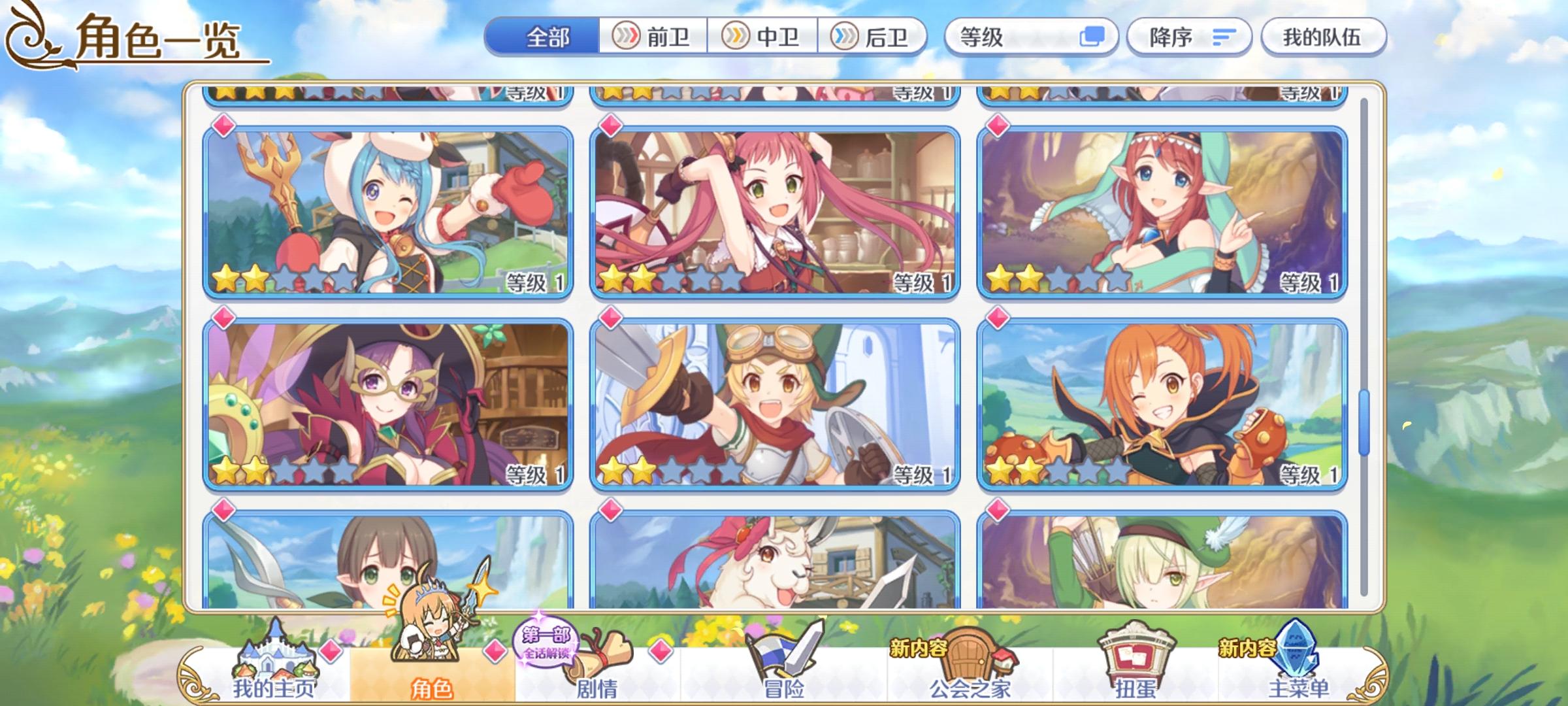Click the copy icon beside 等级 filter

point(1094,37)
